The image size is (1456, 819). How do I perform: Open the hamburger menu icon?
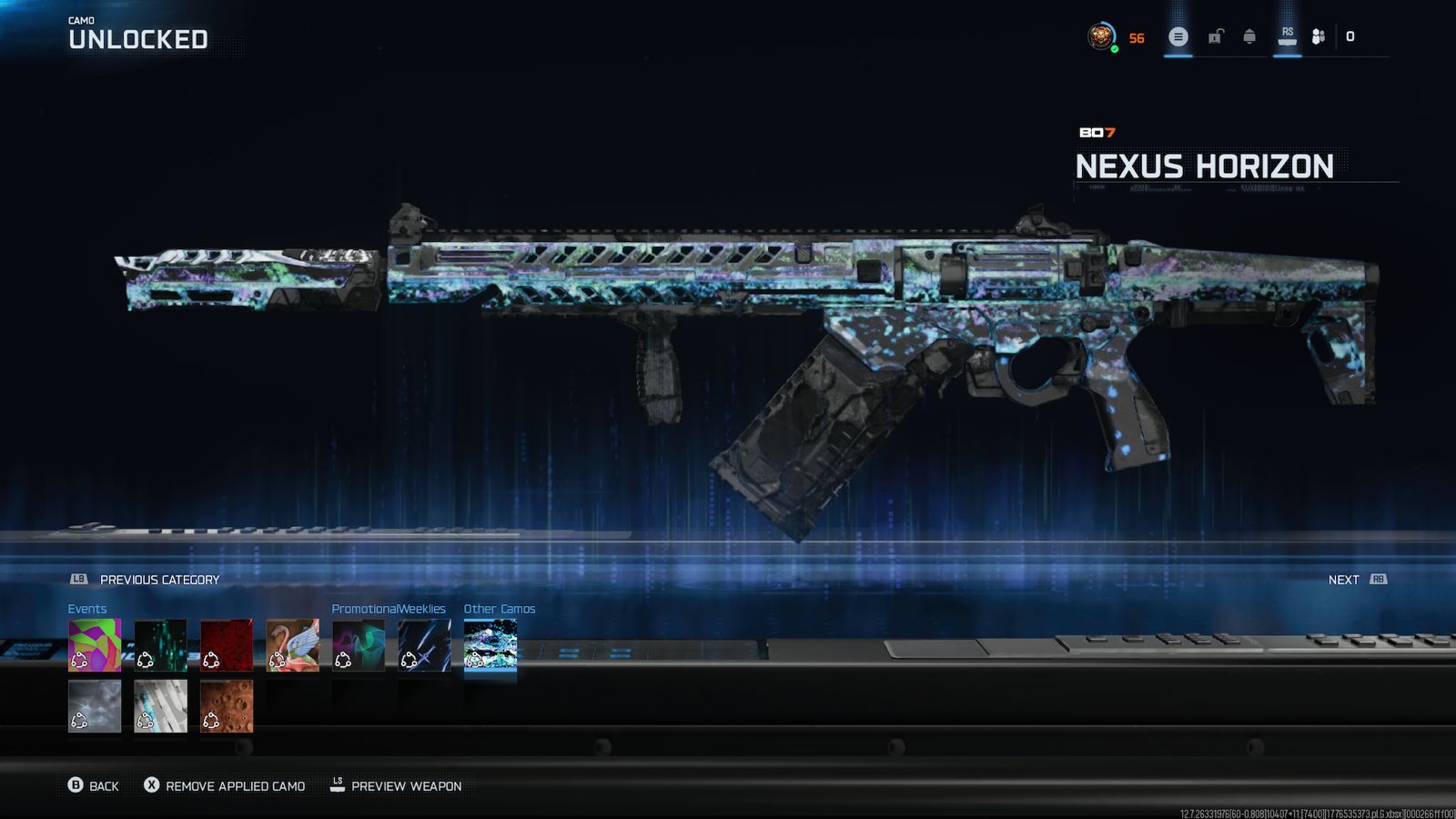1178,37
